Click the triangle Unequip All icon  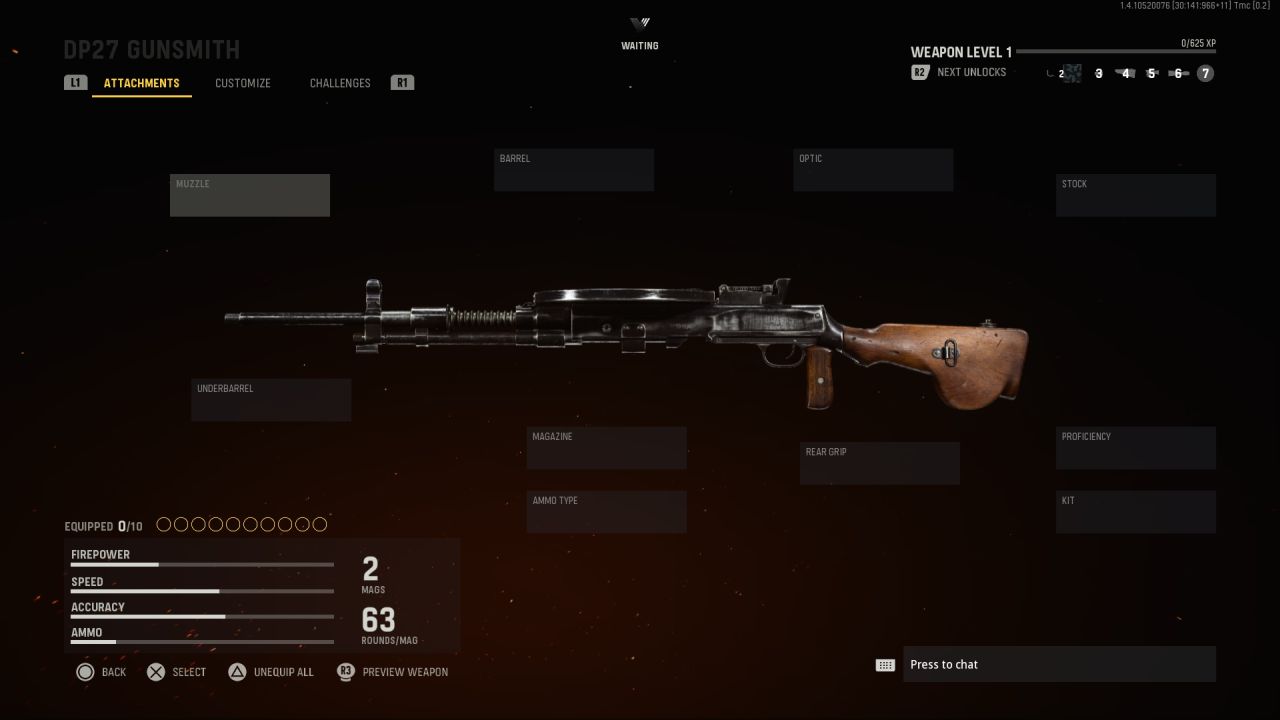point(238,672)
